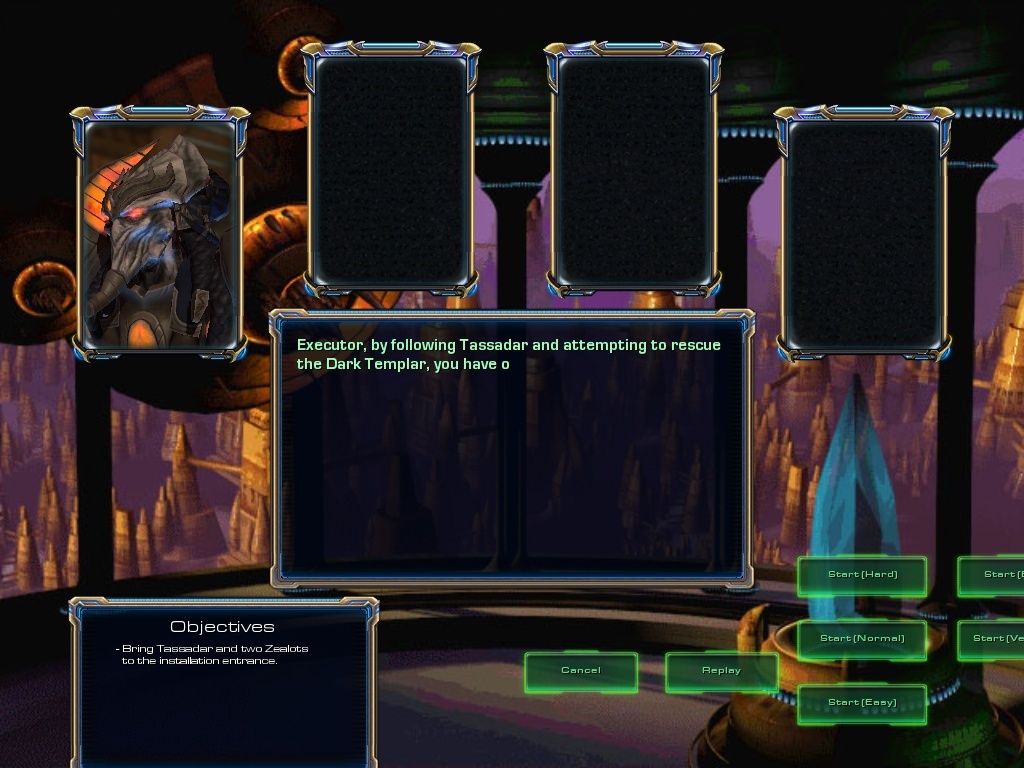Select the cut-off Start button beside Normal

[x=992, y=639]
